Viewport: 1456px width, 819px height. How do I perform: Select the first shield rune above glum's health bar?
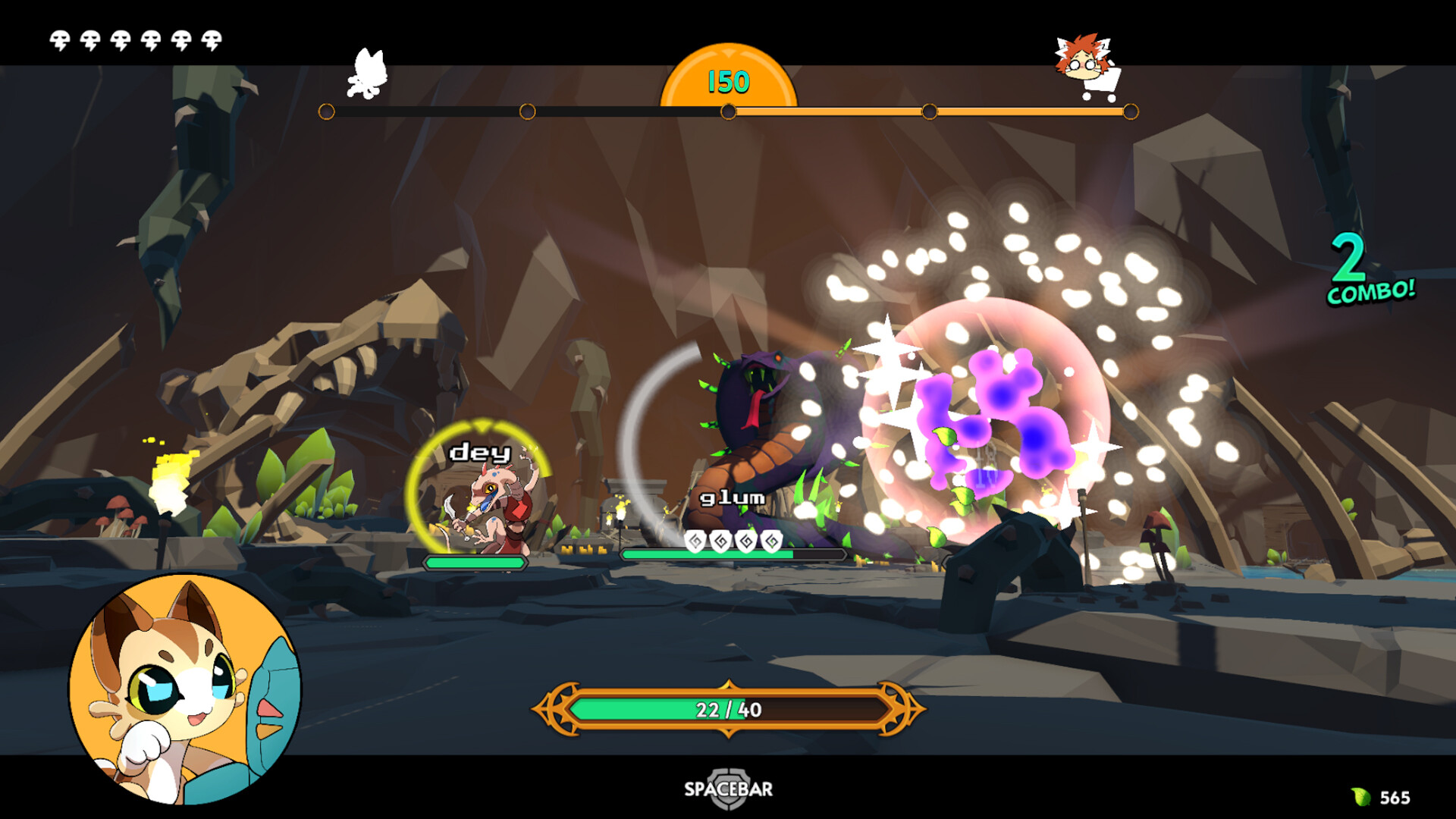point(695,542)
